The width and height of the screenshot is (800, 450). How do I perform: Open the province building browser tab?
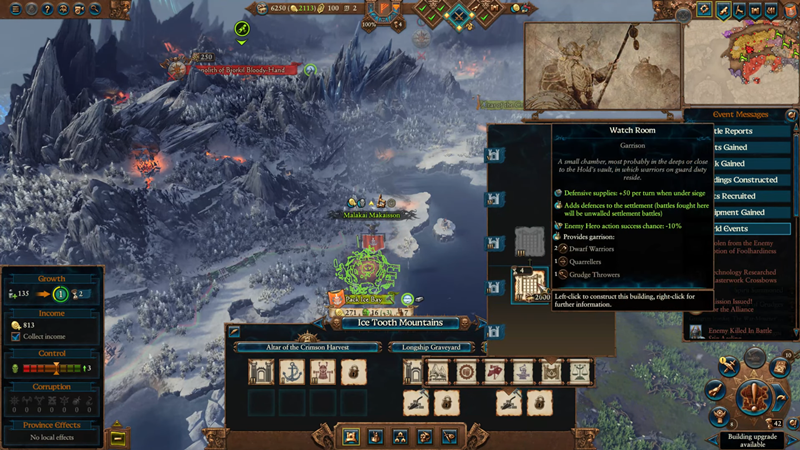[352, 437]
